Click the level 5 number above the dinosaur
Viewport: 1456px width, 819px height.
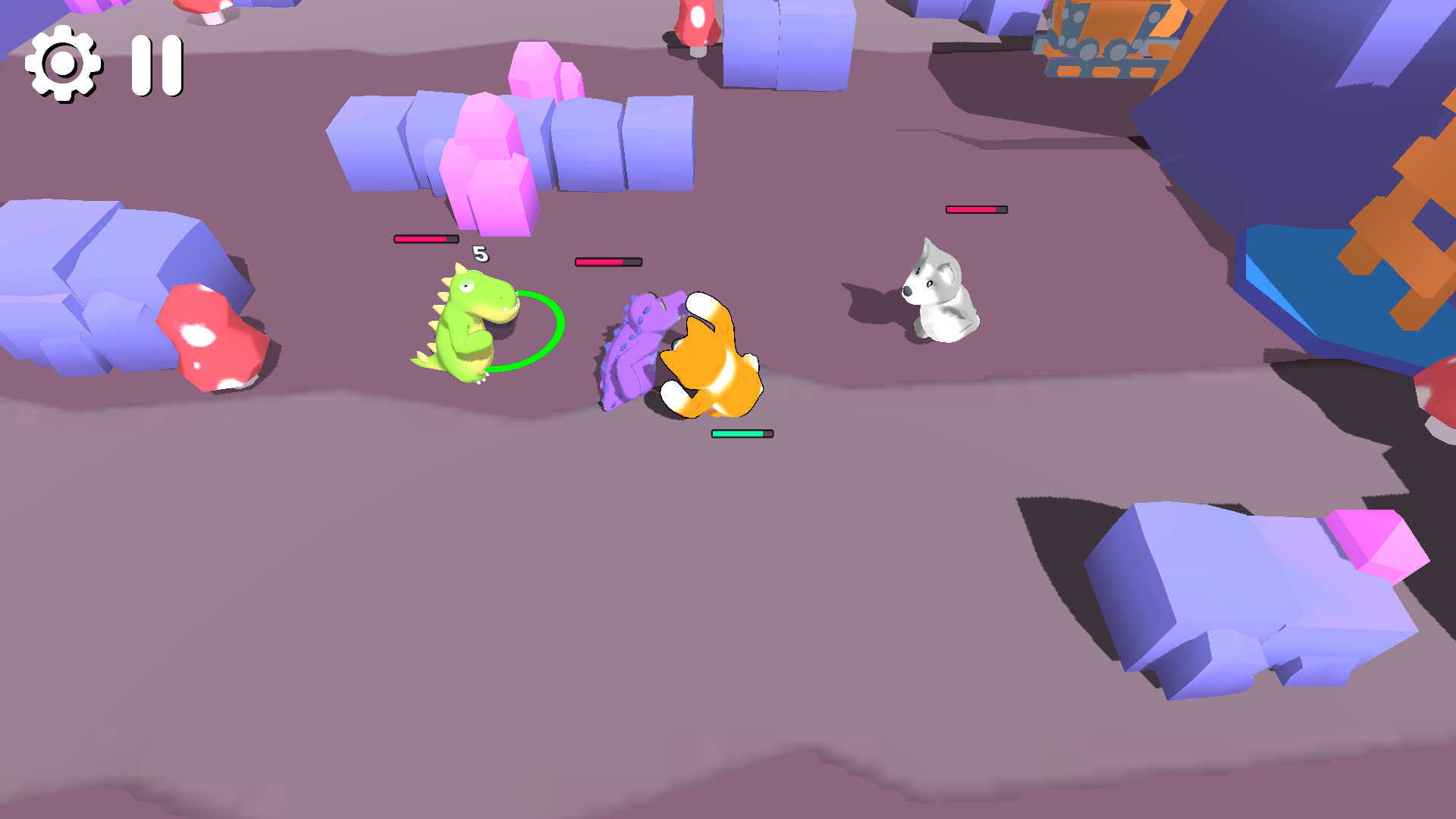point(481,254)
